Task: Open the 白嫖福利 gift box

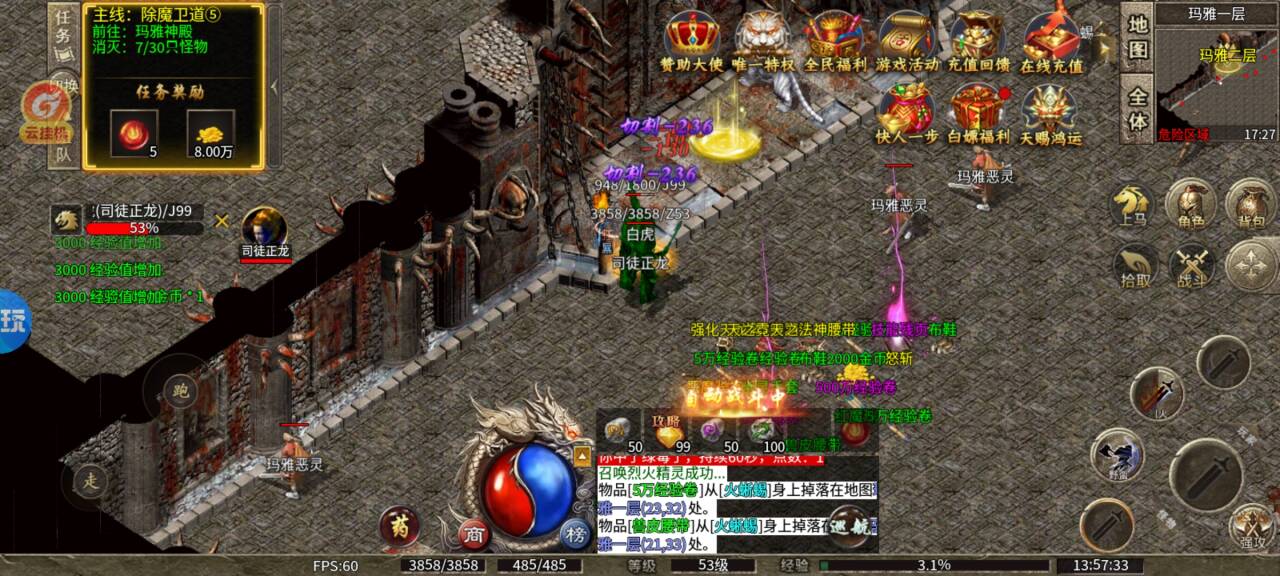Action: (x=978, y=112)
